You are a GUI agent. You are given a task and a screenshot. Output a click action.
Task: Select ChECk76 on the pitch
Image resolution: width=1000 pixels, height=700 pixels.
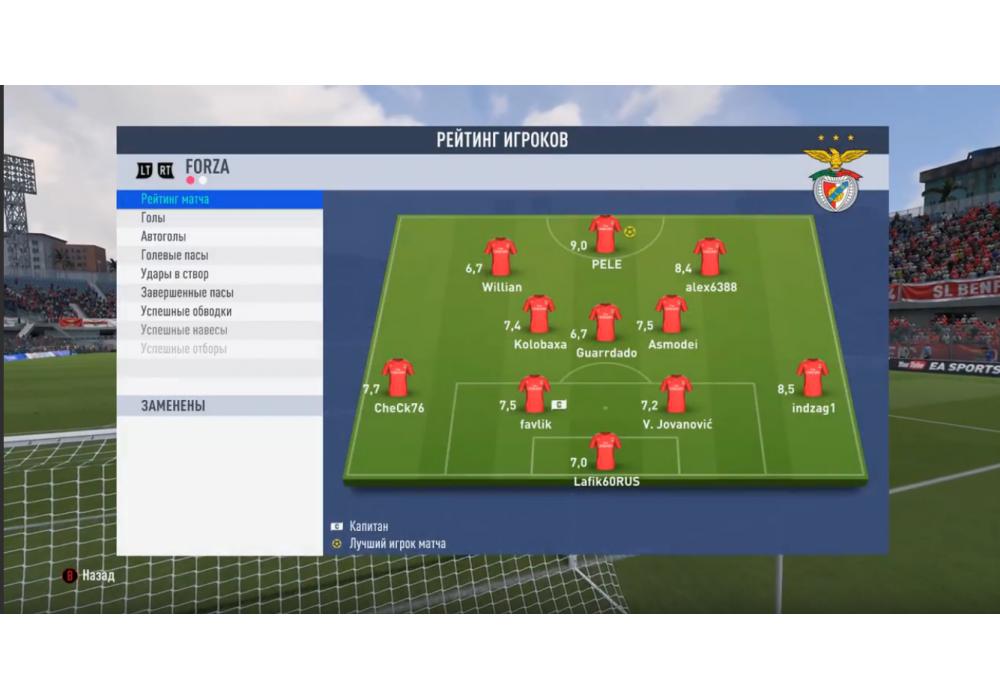point(398,378)
